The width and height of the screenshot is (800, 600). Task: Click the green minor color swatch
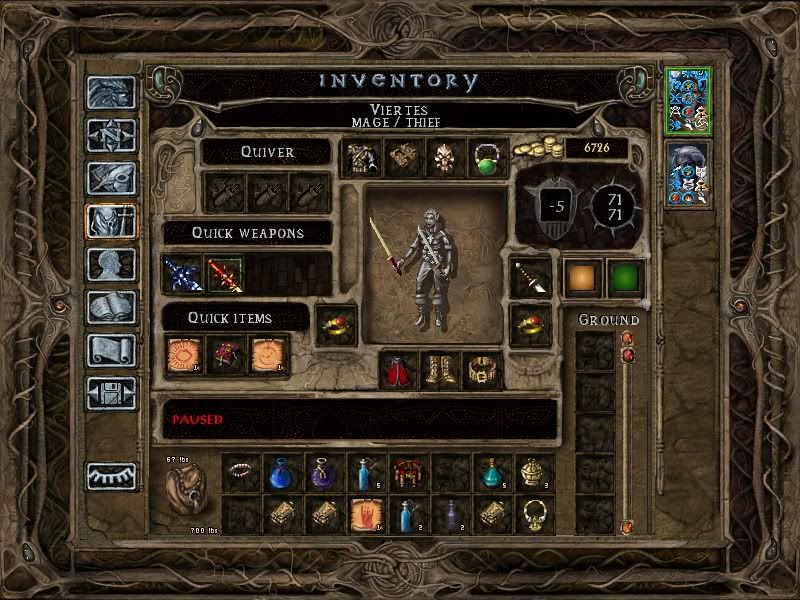click(x=625, y=278)
